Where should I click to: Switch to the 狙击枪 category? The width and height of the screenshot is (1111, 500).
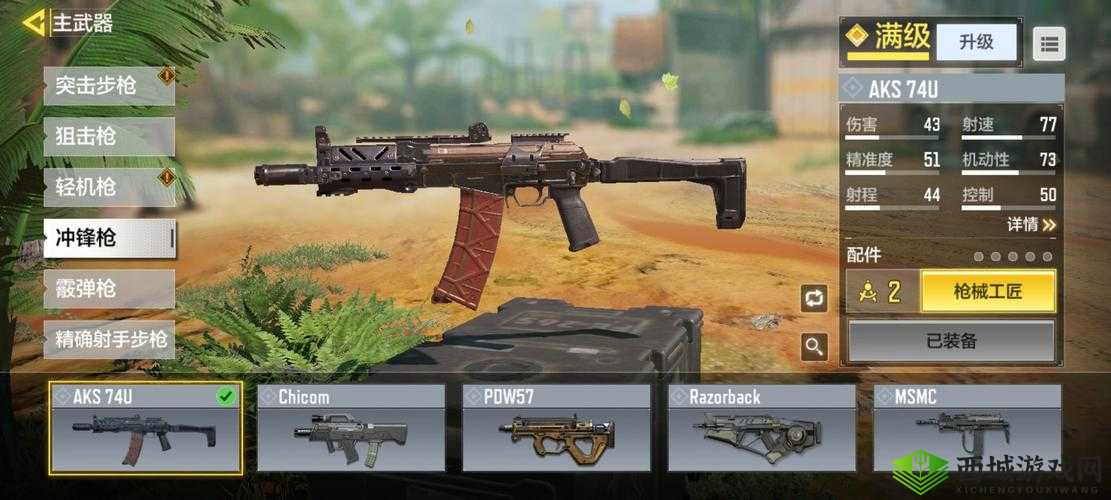click(109, 137)
